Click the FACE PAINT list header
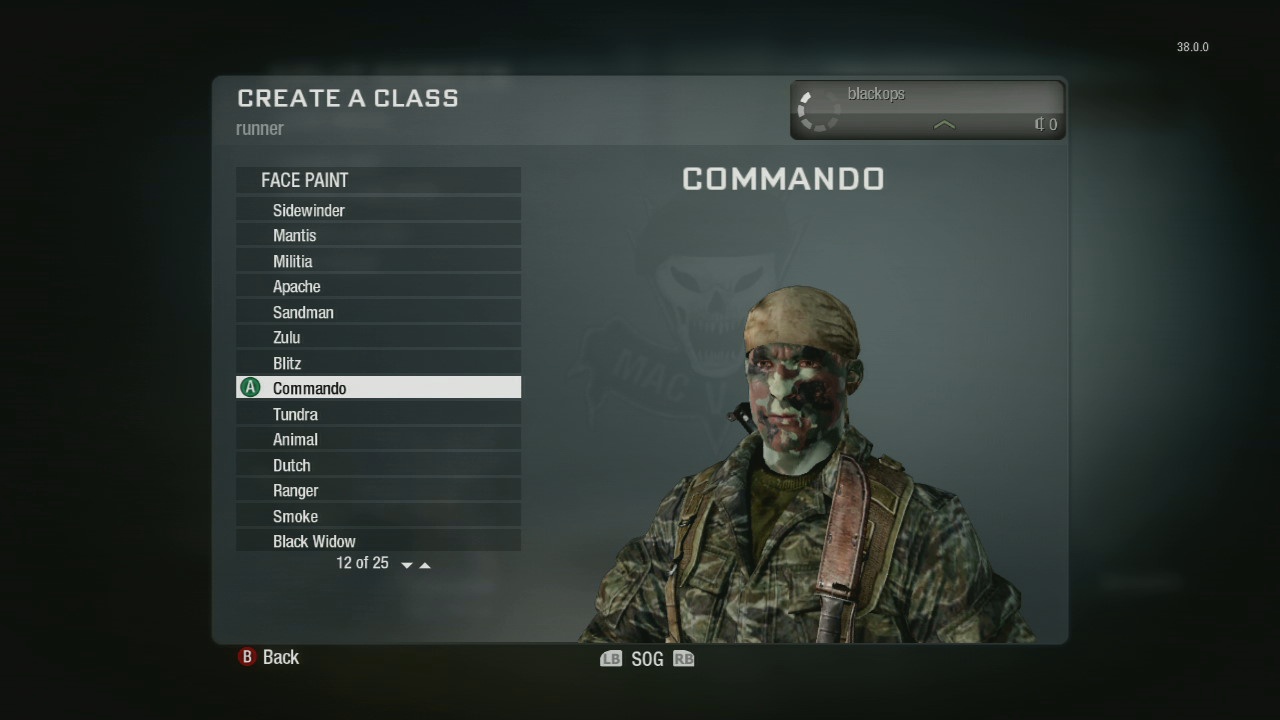 (x=305, y=180)
